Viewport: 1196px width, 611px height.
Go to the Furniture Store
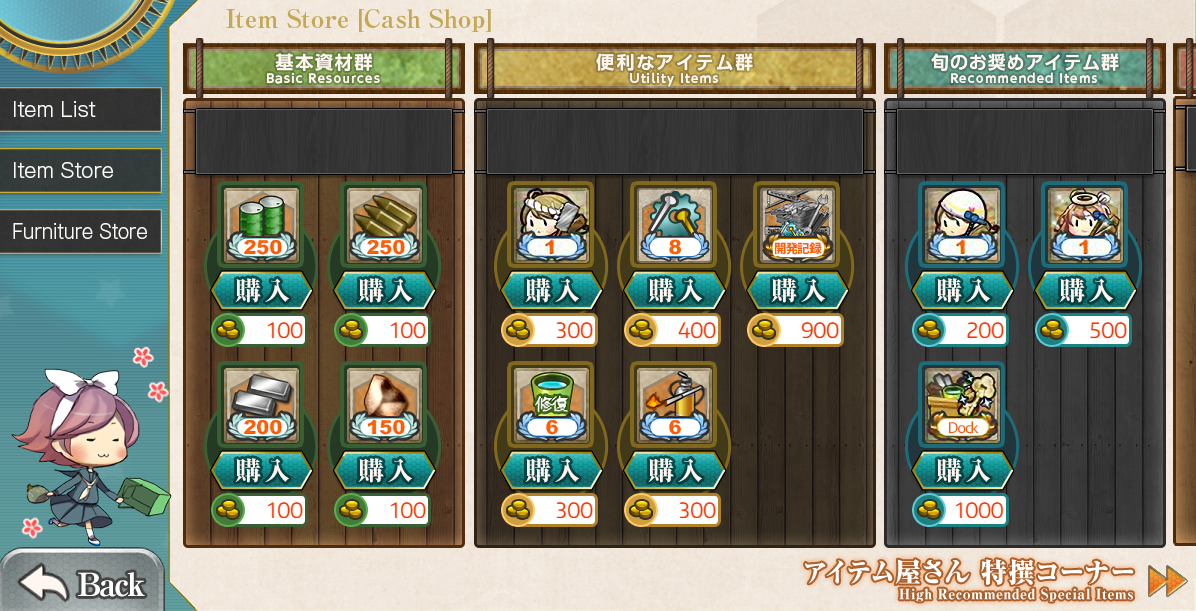tap(80, 232)
